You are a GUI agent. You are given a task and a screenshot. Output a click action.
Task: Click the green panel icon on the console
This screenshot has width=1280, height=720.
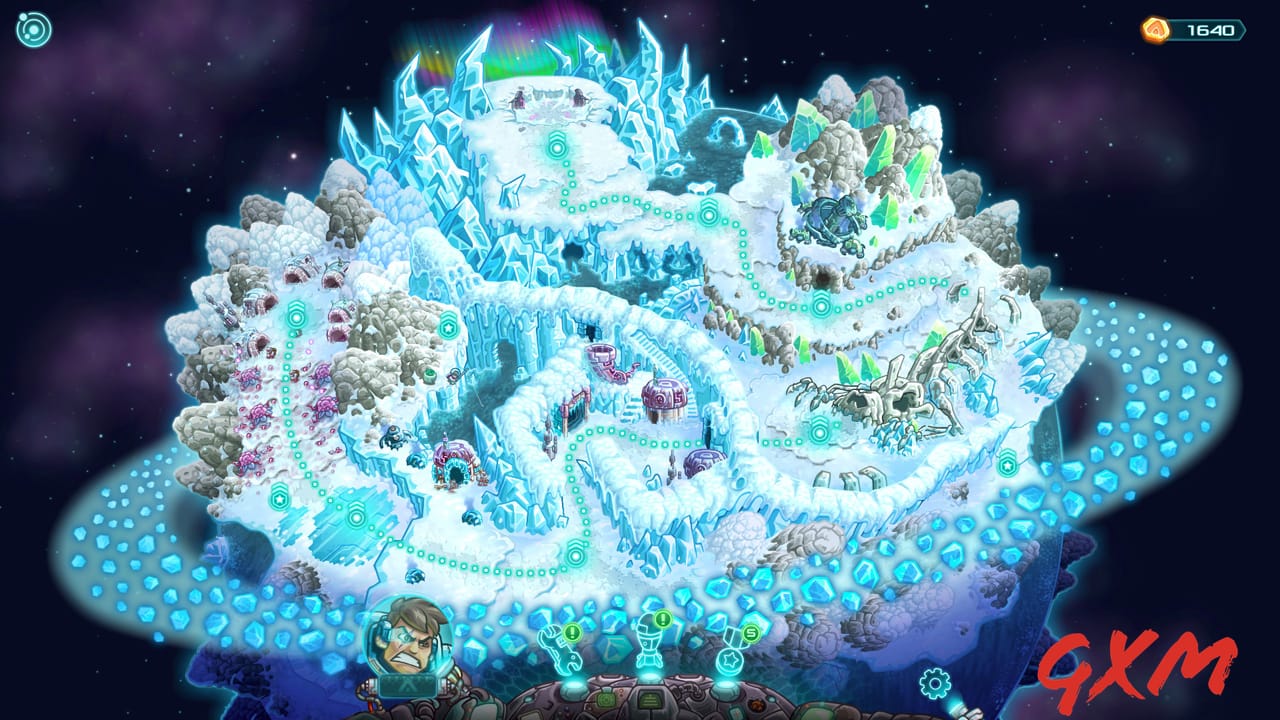(605, 698)
